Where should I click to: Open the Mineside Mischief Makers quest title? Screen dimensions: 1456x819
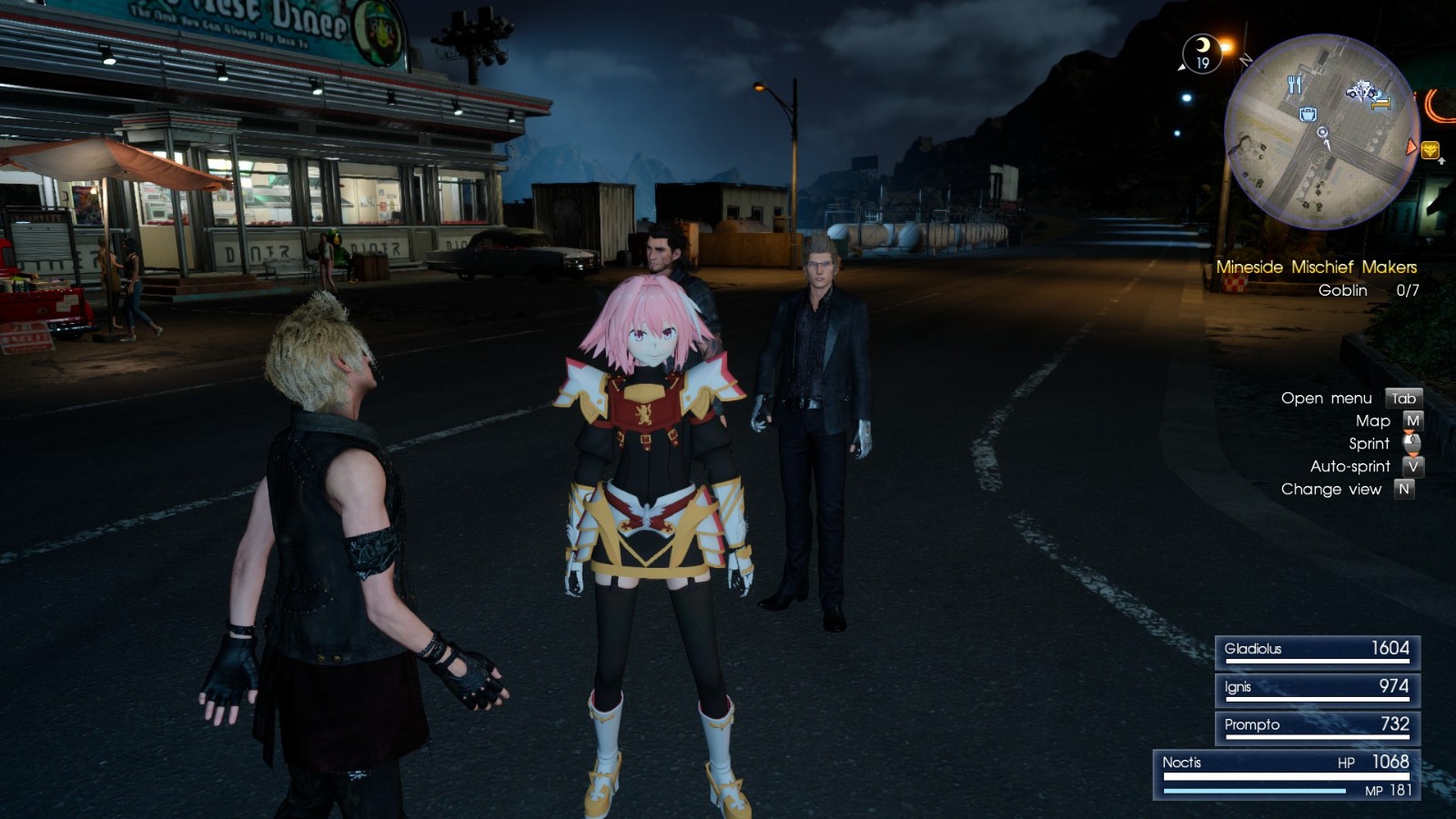[1317, 267]
